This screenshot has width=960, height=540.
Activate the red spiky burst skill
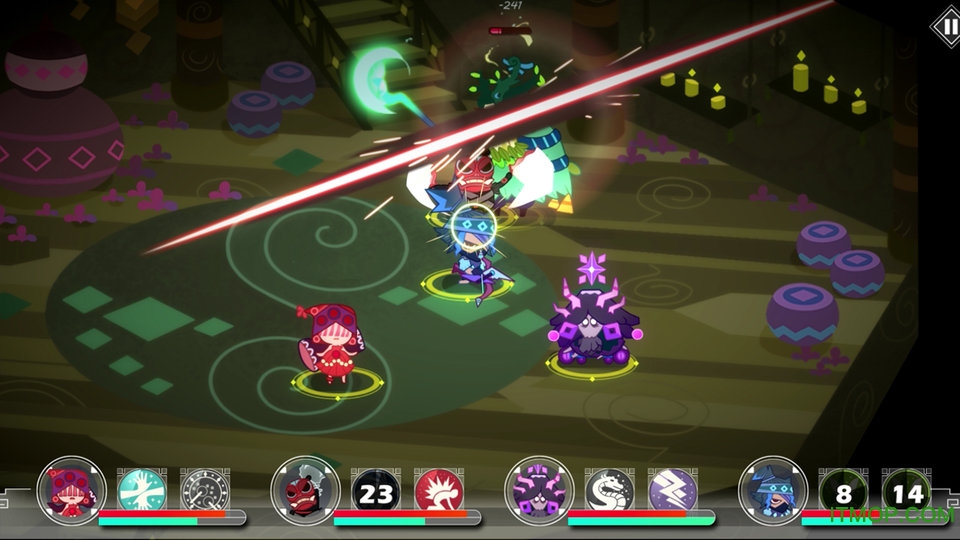[439, 491]
